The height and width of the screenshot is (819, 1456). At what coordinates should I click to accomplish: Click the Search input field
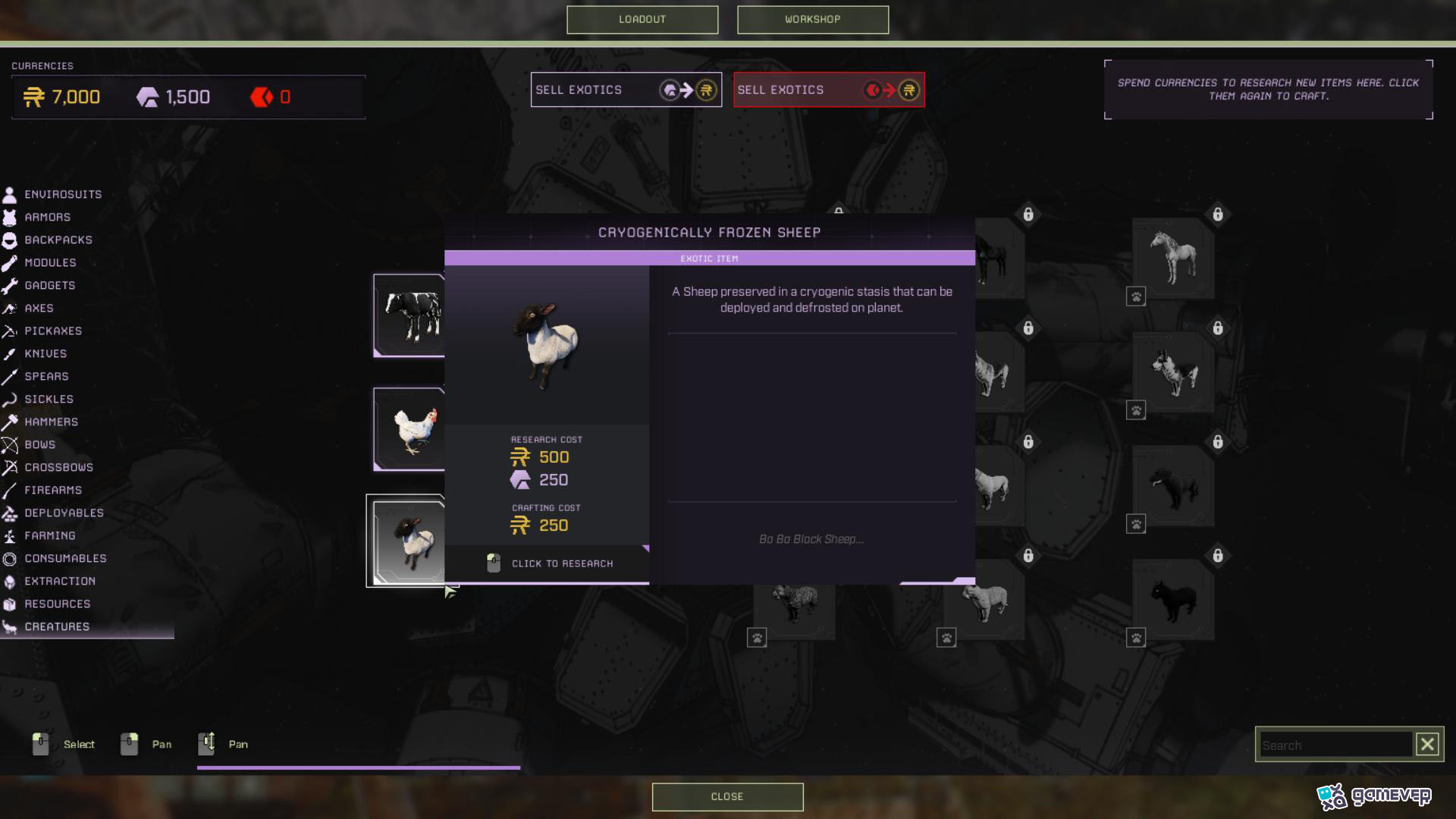tap(1335, 745)
